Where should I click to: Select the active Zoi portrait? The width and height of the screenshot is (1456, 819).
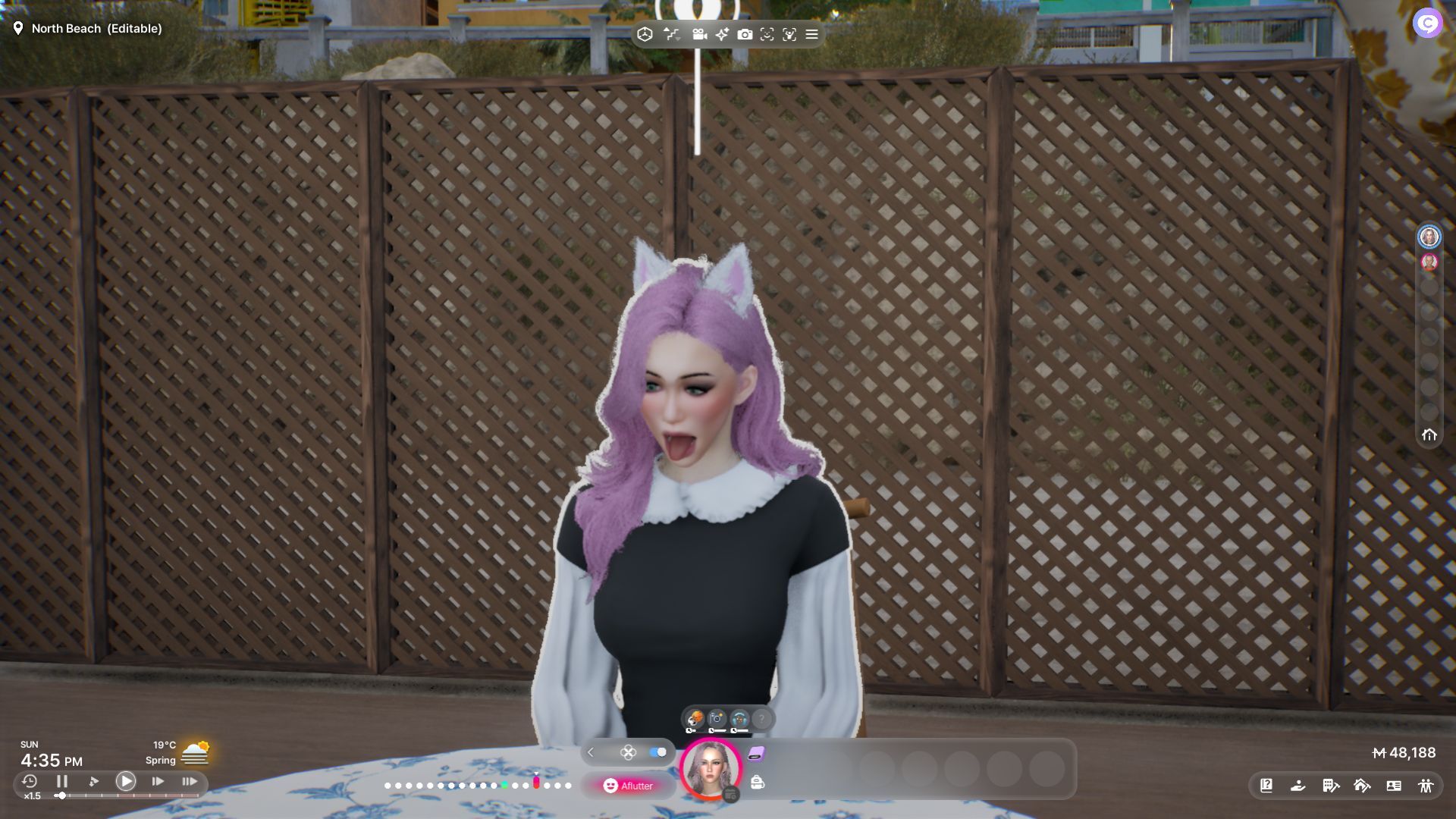[711, 769]
